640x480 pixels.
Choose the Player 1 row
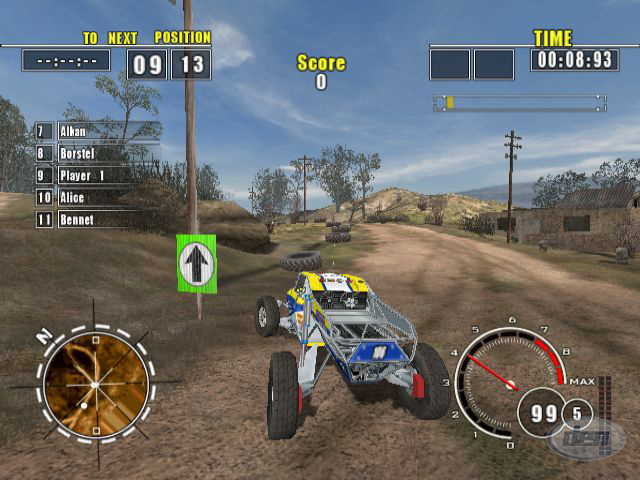pyautogui.click(x=98, y=175)
